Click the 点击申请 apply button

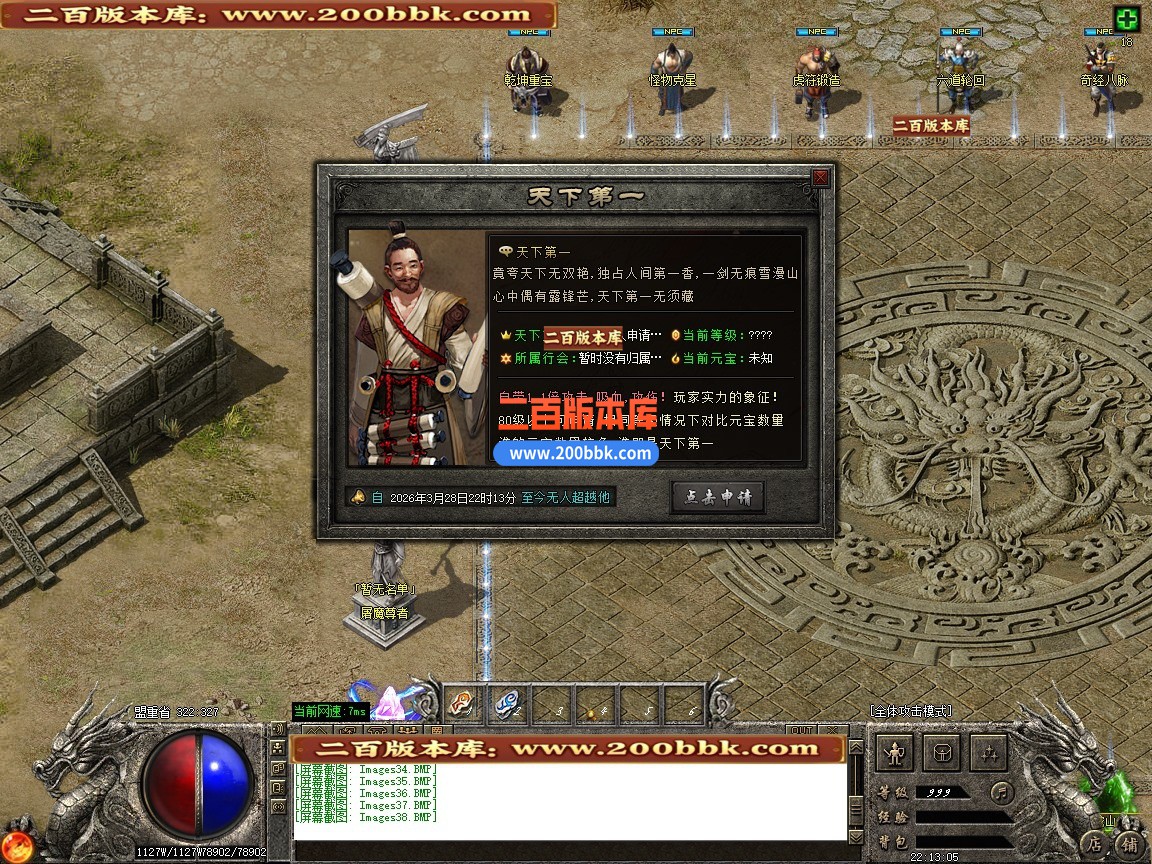click(717, 497)
